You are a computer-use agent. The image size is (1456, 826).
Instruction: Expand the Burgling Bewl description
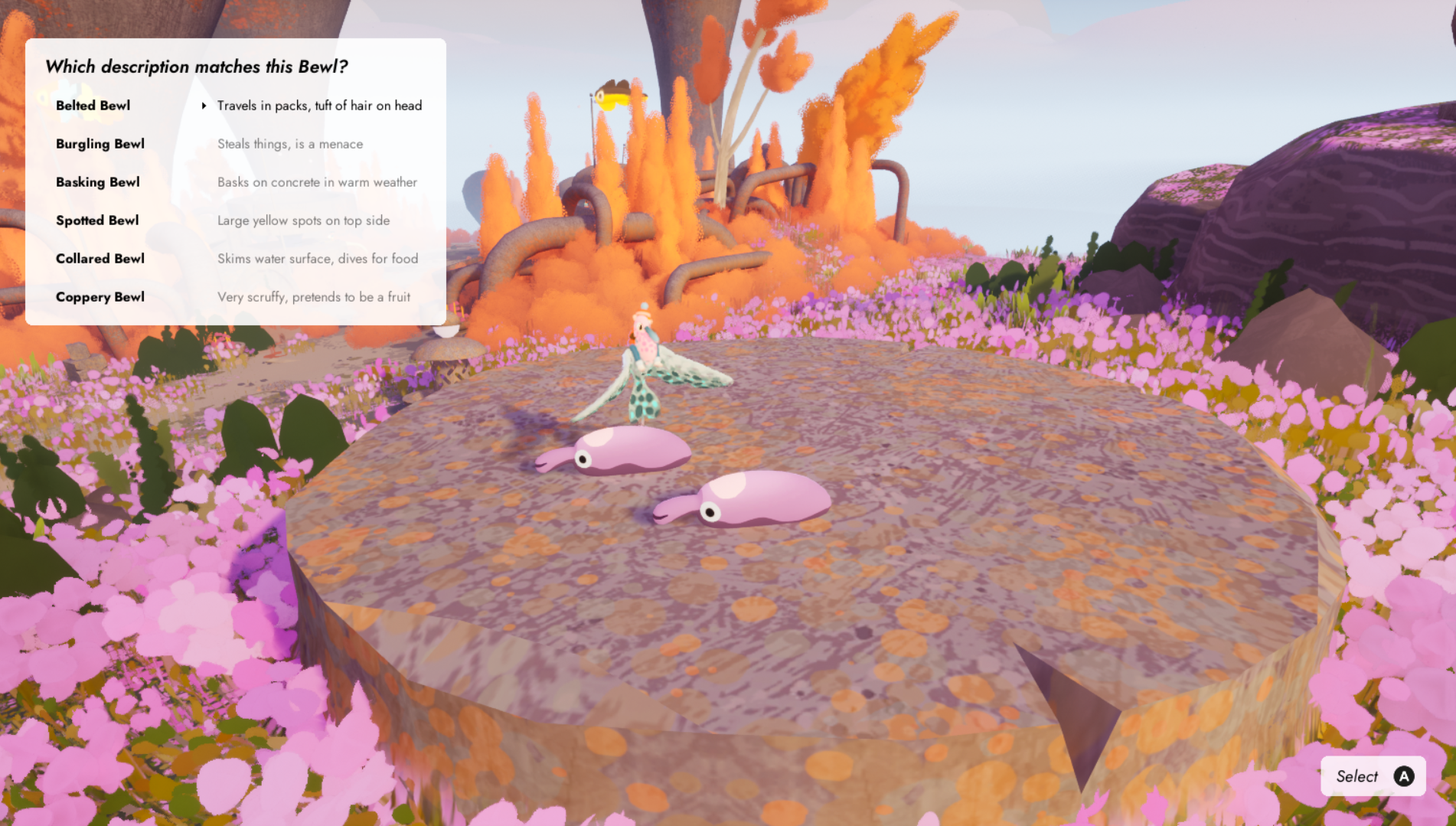[x=100, y=144]
